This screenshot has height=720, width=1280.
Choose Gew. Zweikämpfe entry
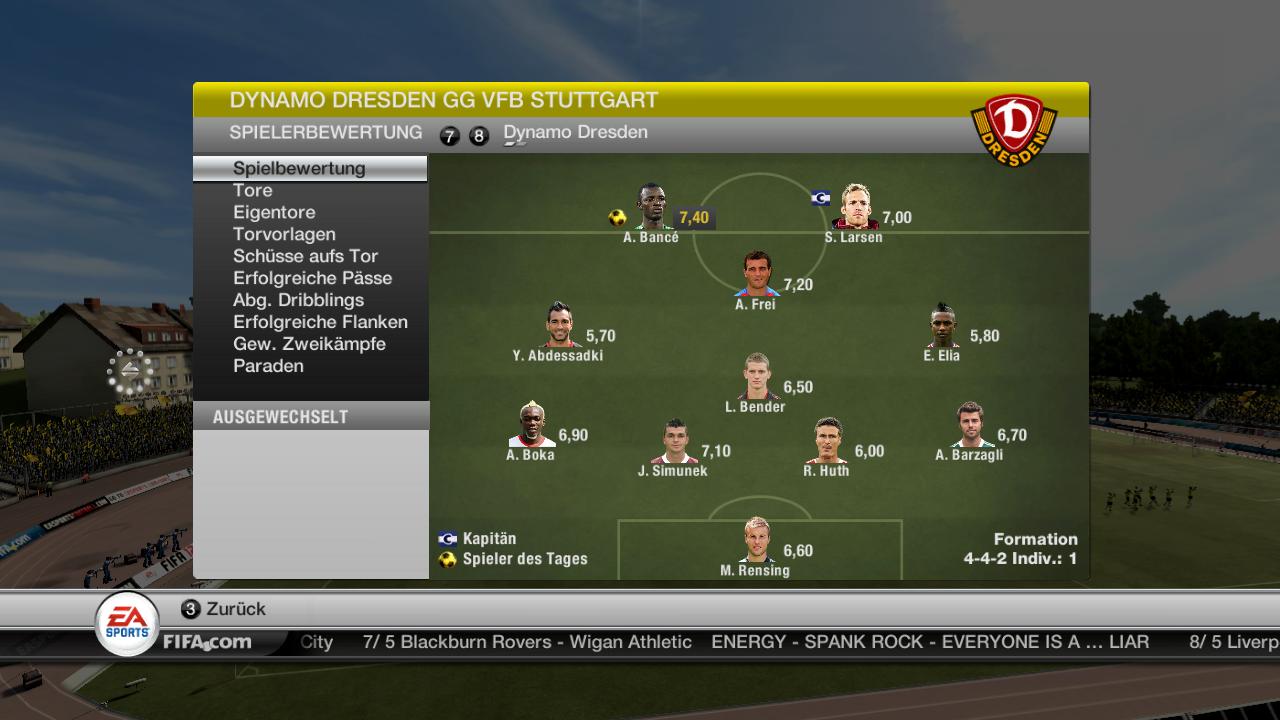[309, 344]
